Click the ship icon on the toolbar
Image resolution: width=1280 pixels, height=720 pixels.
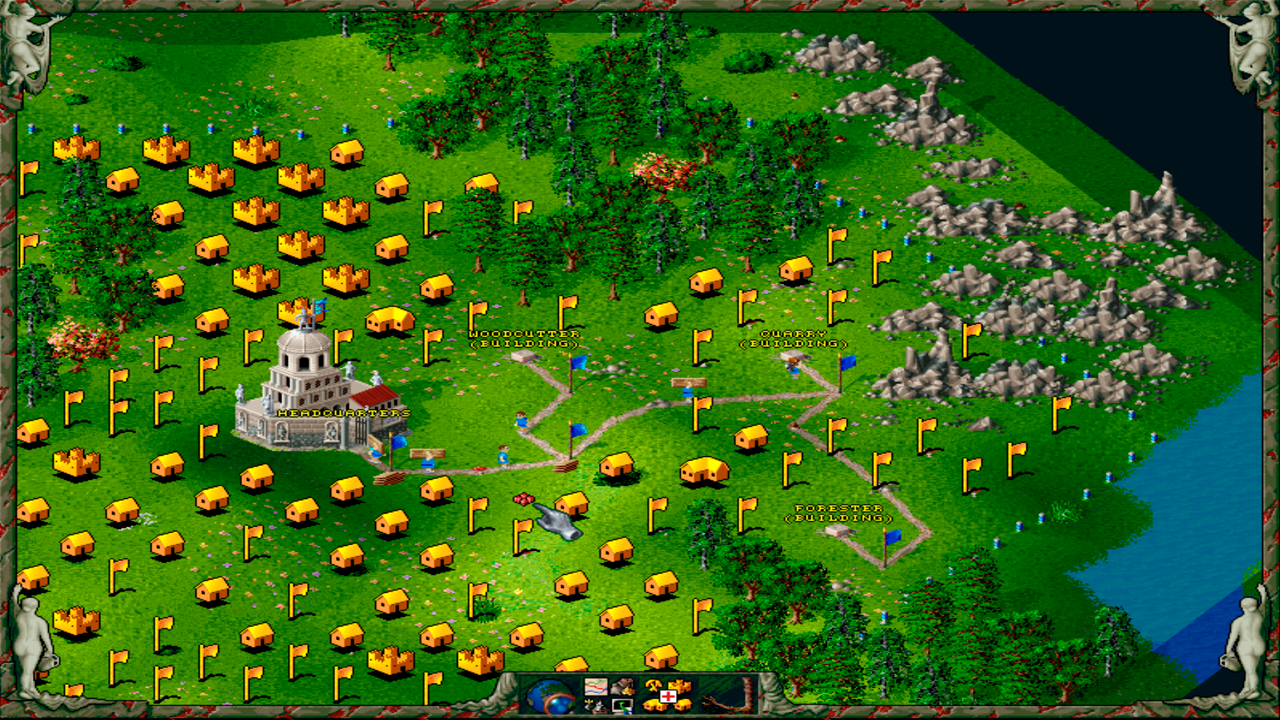point(594,704)
